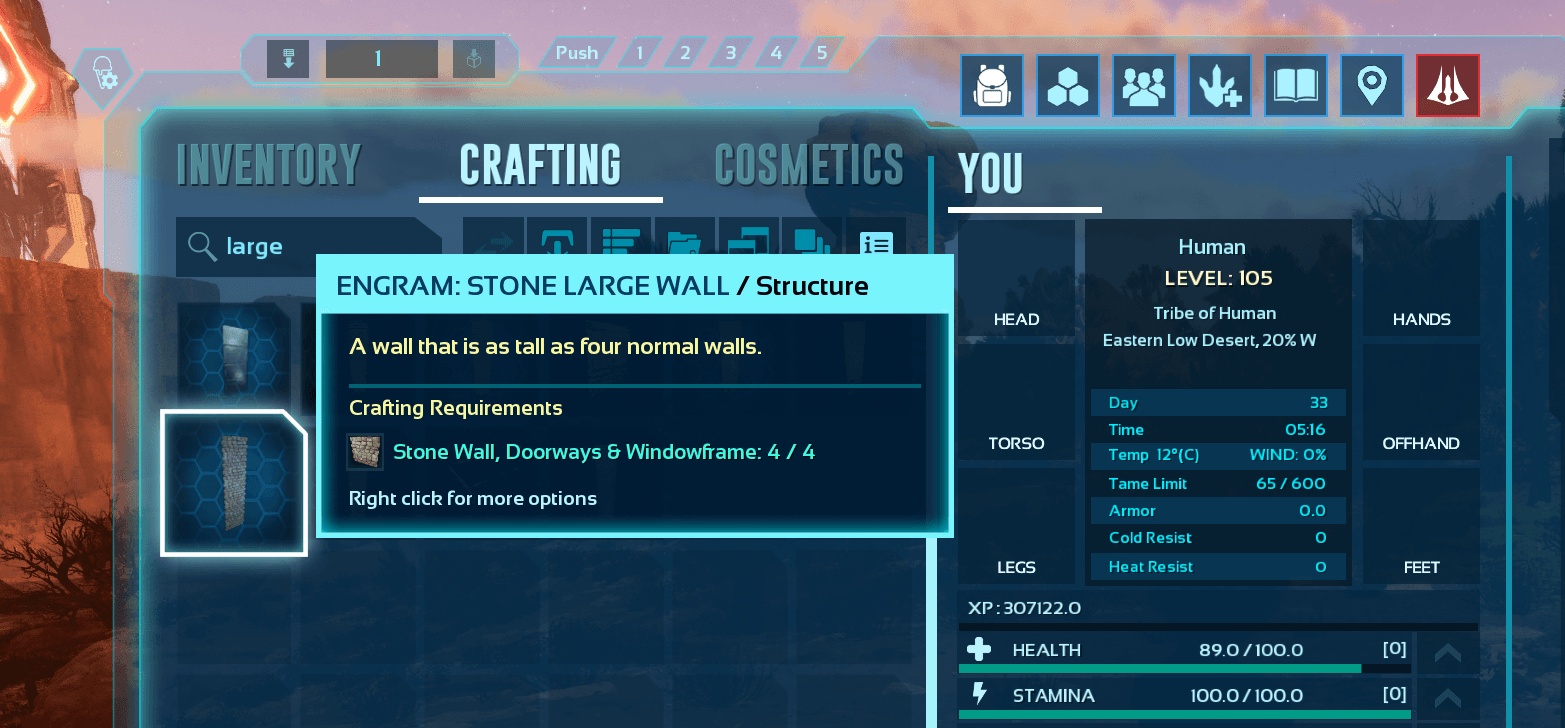Open the dino footprint taming screen
Viewport: 1565px width, 728px height.
1220,86
